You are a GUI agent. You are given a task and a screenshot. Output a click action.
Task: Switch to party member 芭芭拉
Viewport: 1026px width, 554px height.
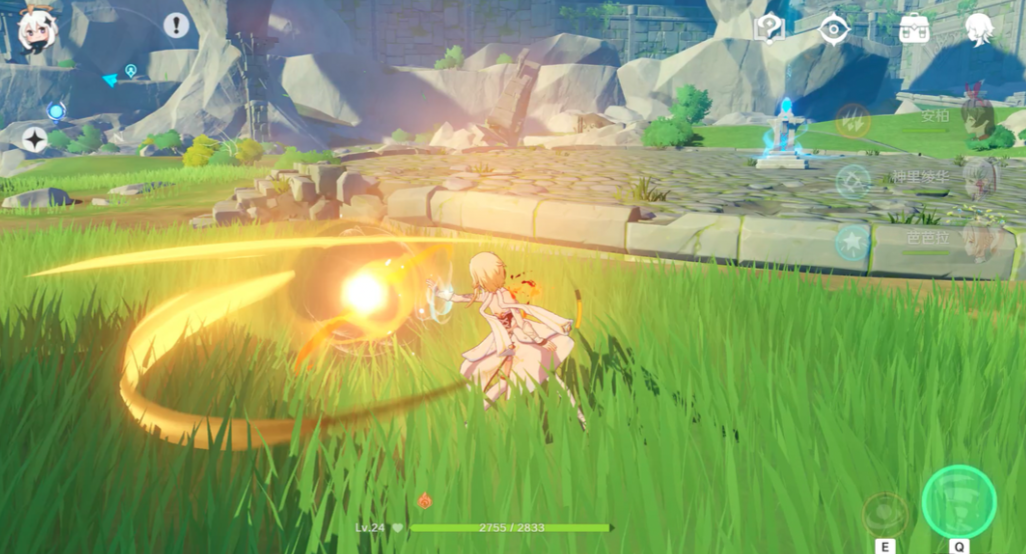tap(977, 241)
